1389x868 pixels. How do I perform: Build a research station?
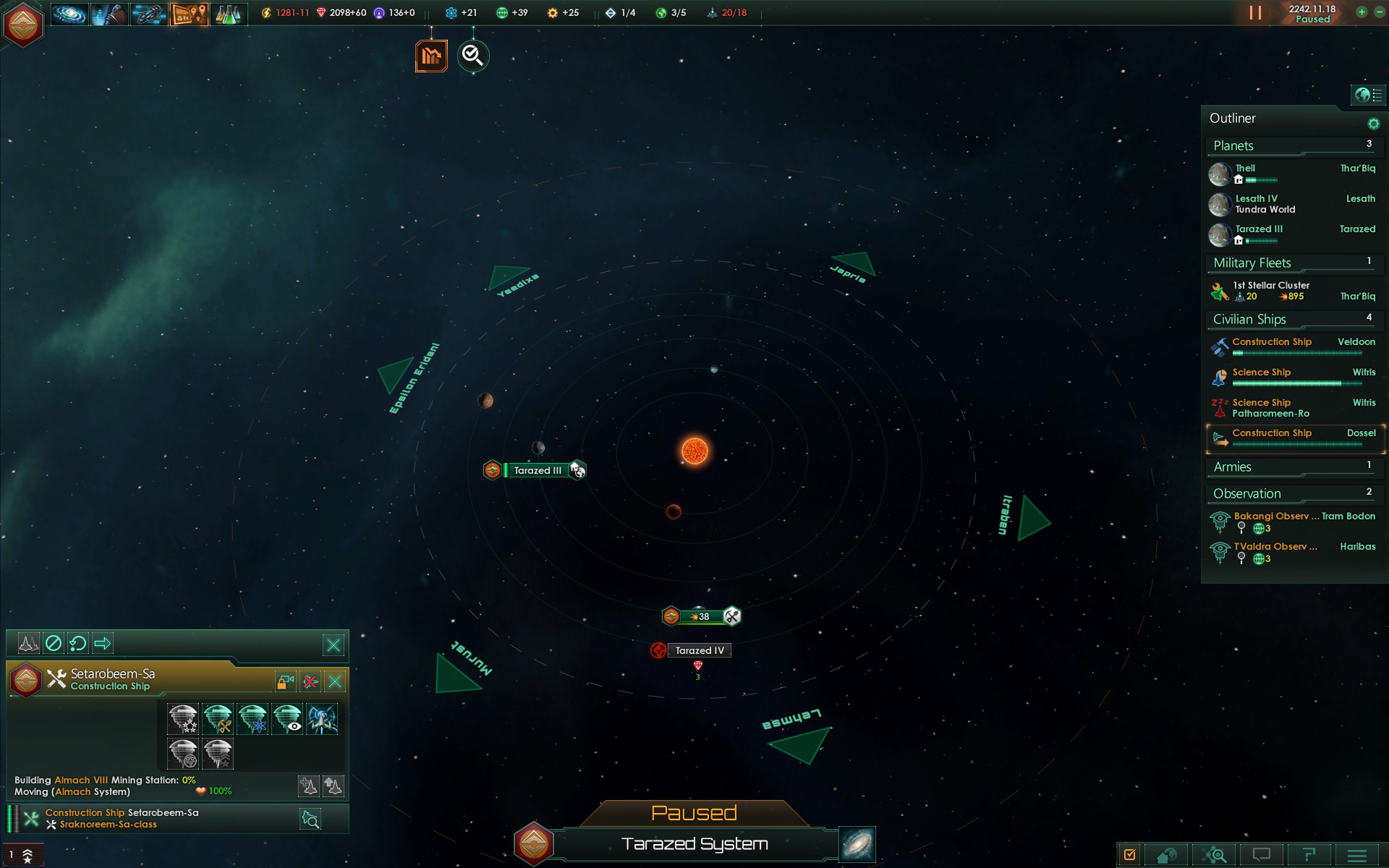tap(252, 719)
